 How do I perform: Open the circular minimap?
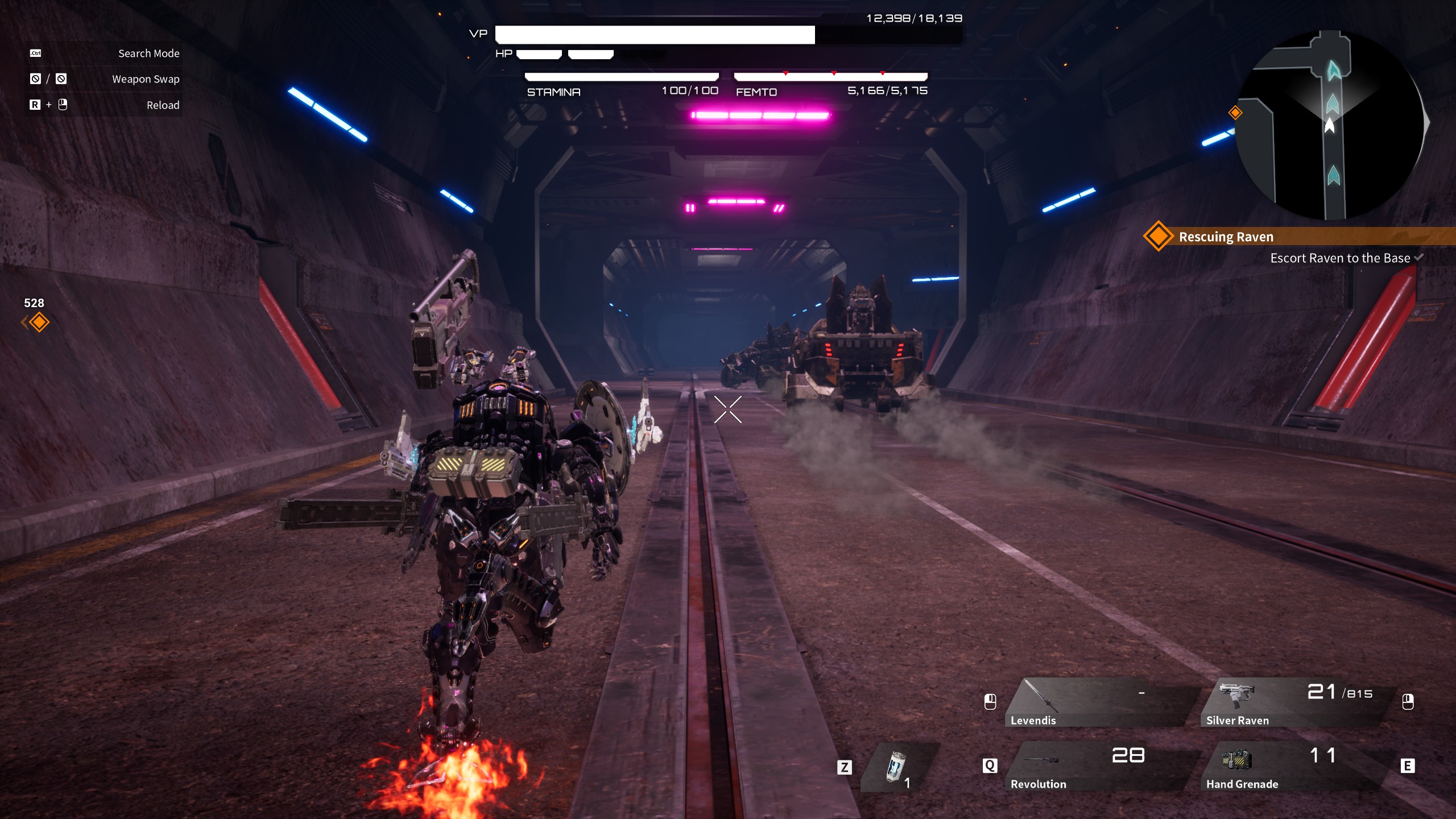click(1330, 125)
